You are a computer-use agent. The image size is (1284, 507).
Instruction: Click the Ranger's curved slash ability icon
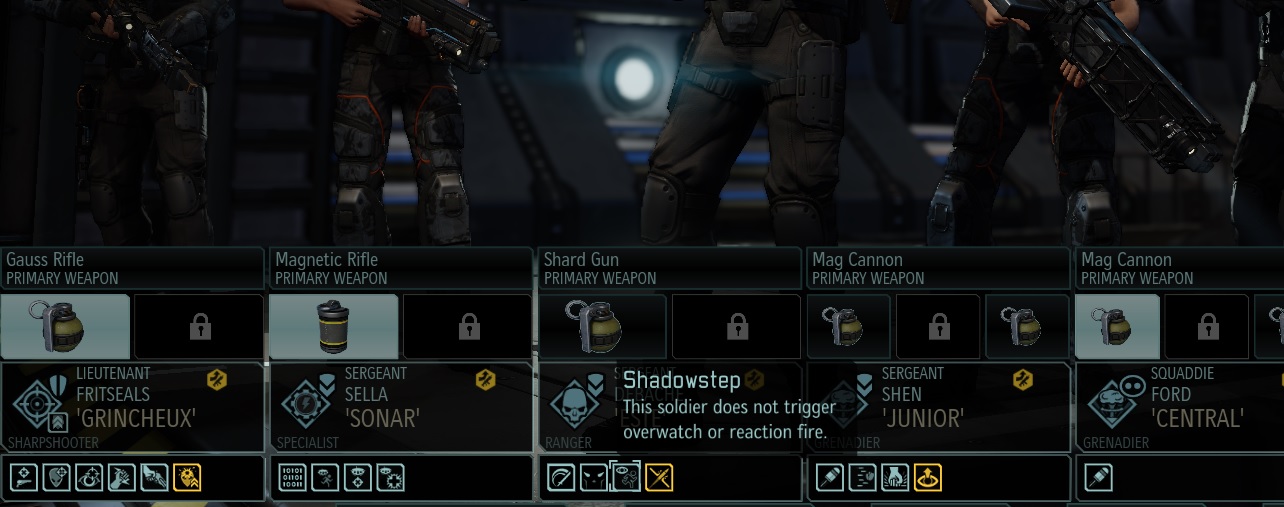coord(561,478)
